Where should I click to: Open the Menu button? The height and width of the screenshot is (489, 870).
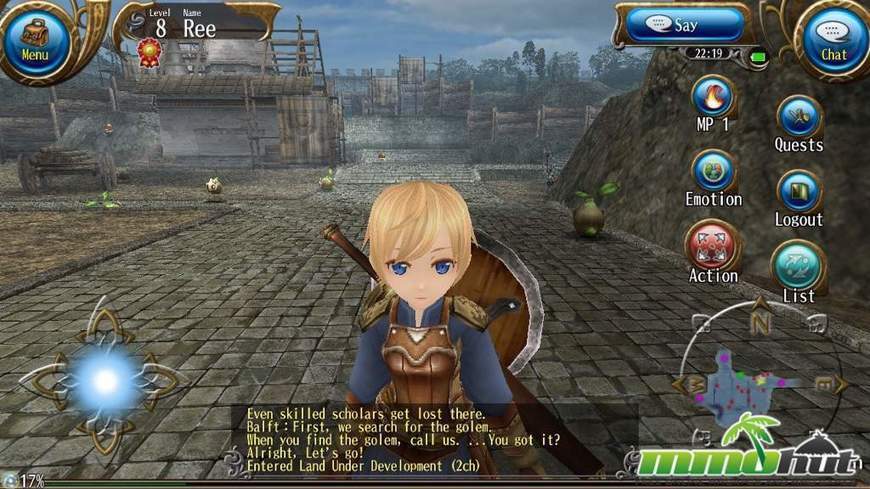pos(34,38)
